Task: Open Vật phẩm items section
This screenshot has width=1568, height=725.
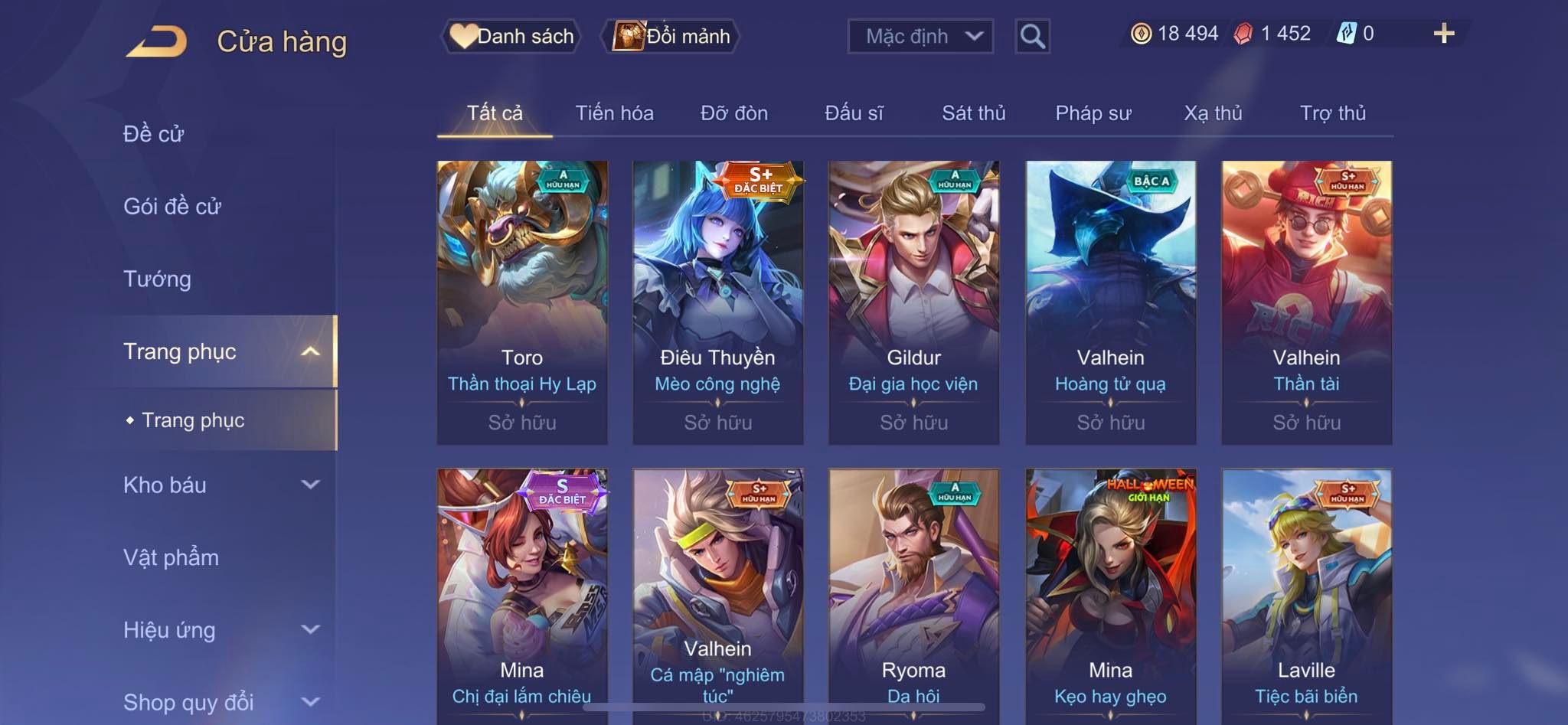Action: click(171, 557)
